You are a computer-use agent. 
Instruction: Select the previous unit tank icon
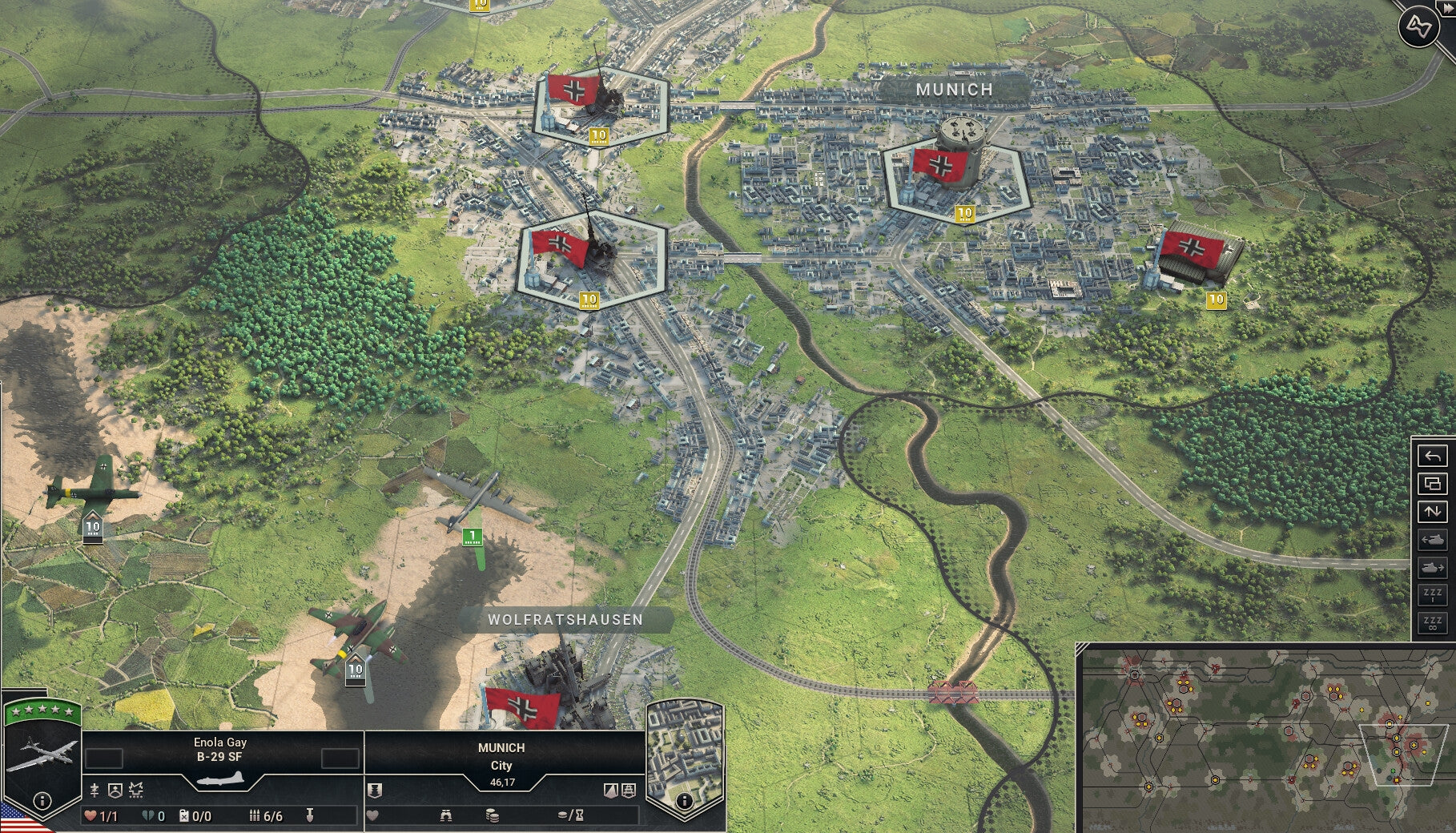(1434, 540)
